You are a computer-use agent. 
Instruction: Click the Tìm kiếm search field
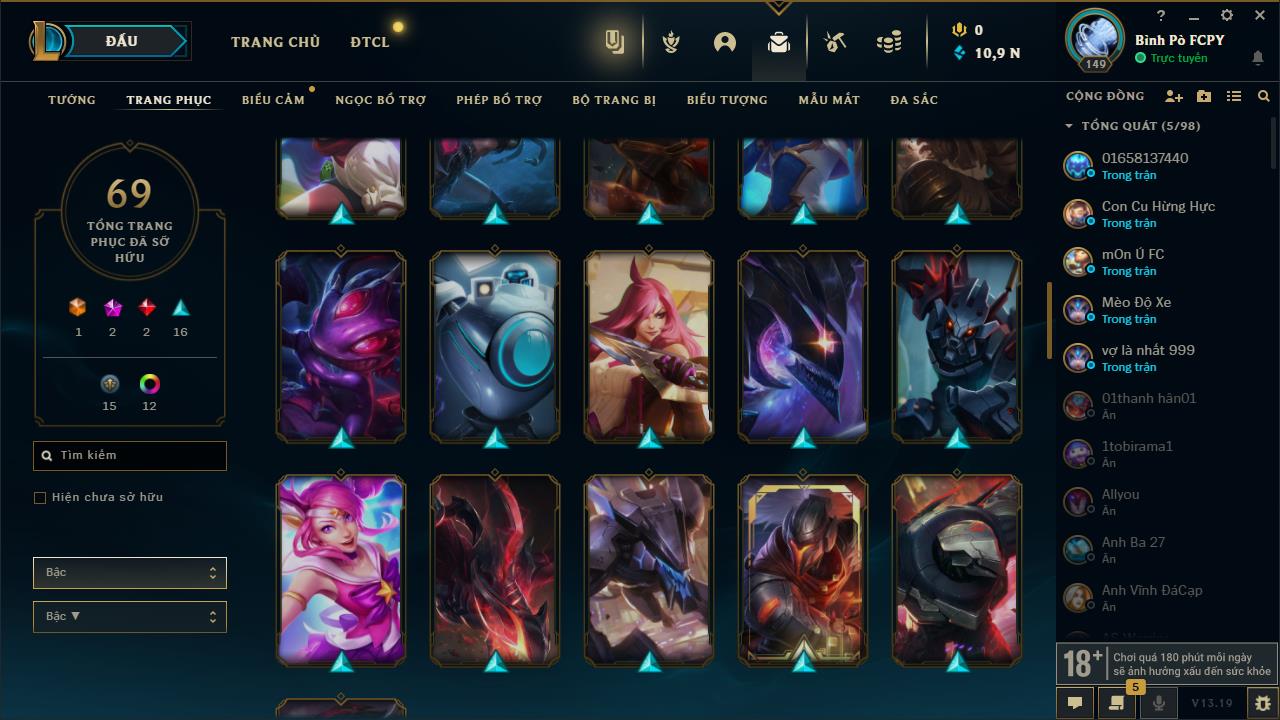pos(130,456)
